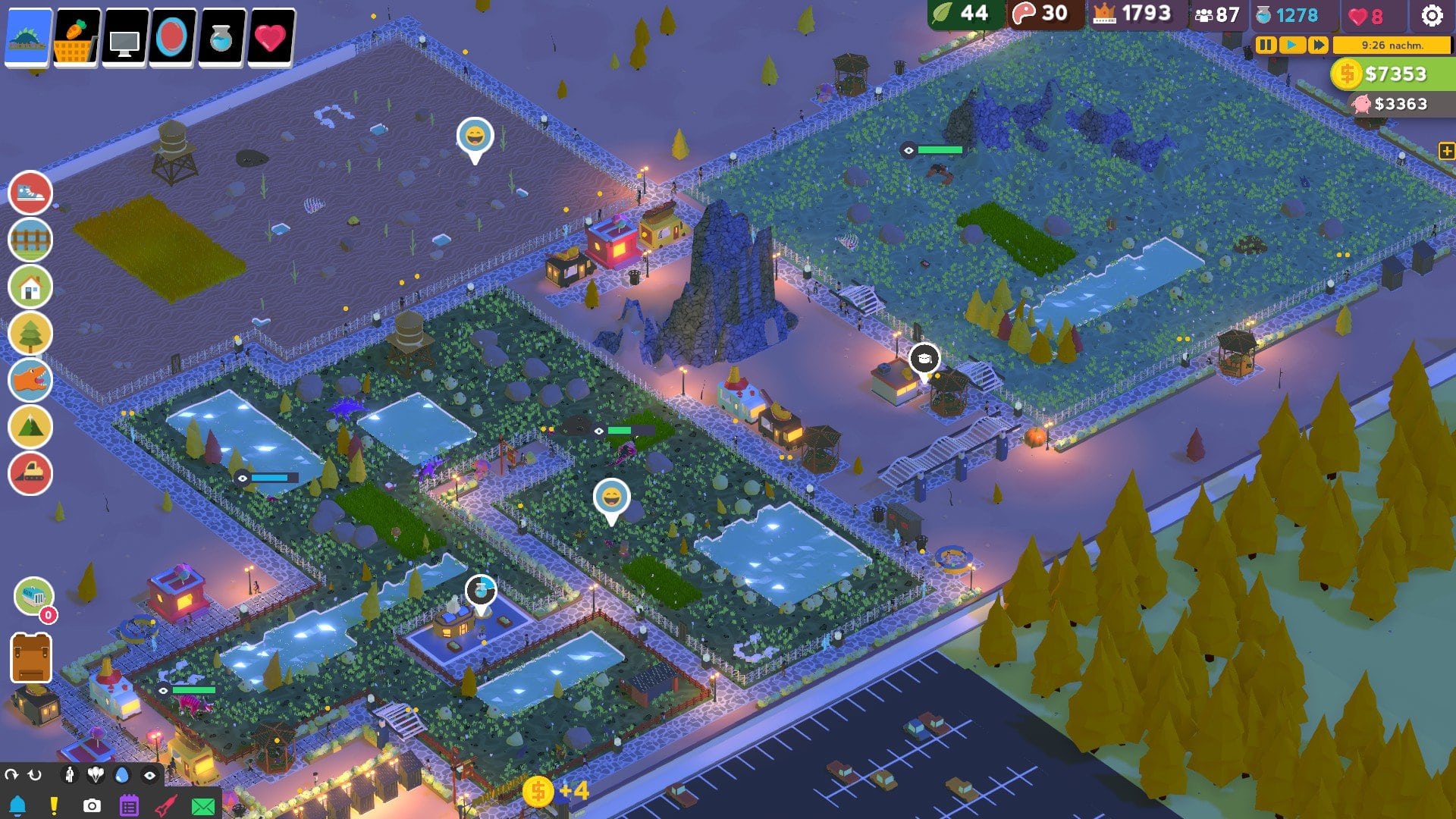
Task: Take a screenshot with the camera icon
Action: click(x=92, y=805)
